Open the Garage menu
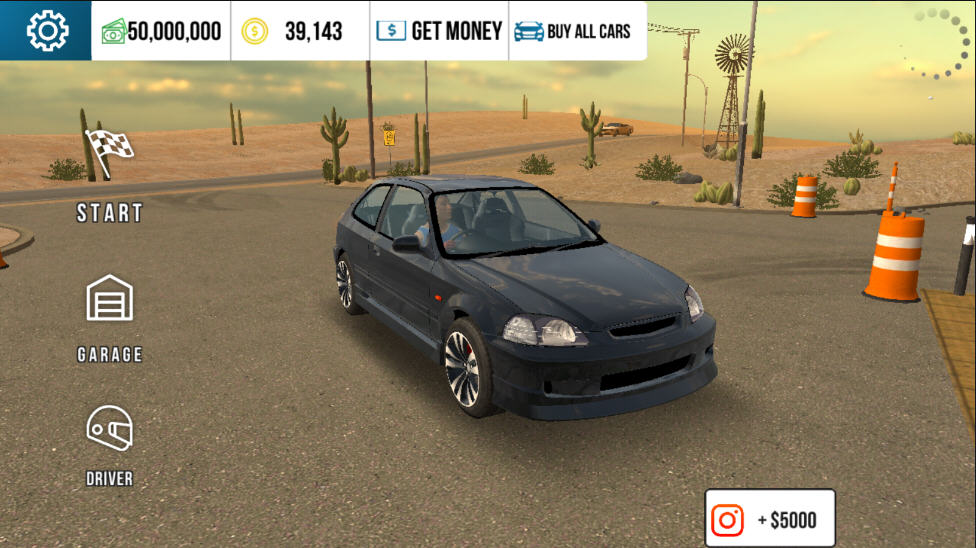 pos(110,317)
